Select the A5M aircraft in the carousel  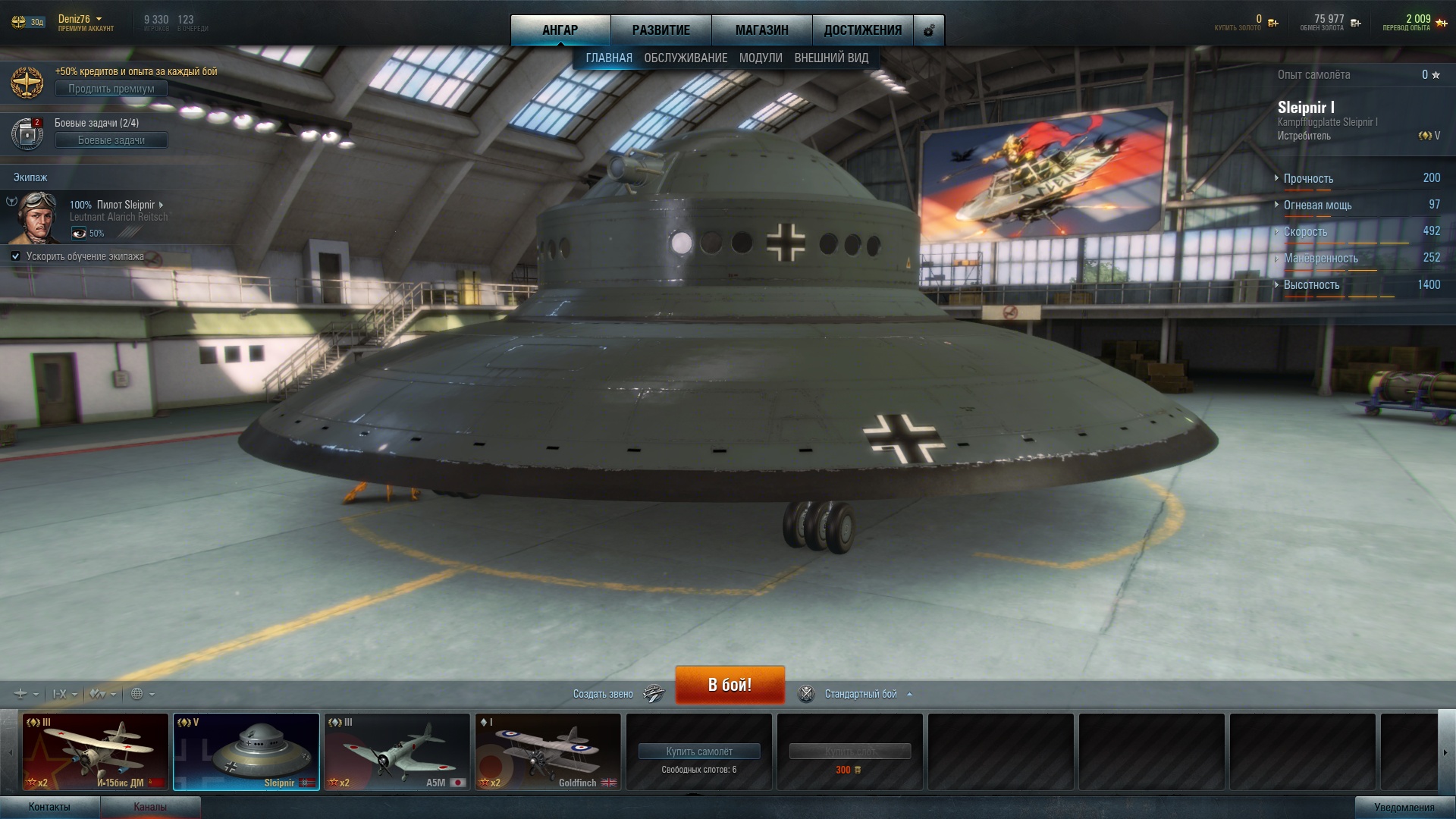(x=397, y=752)
